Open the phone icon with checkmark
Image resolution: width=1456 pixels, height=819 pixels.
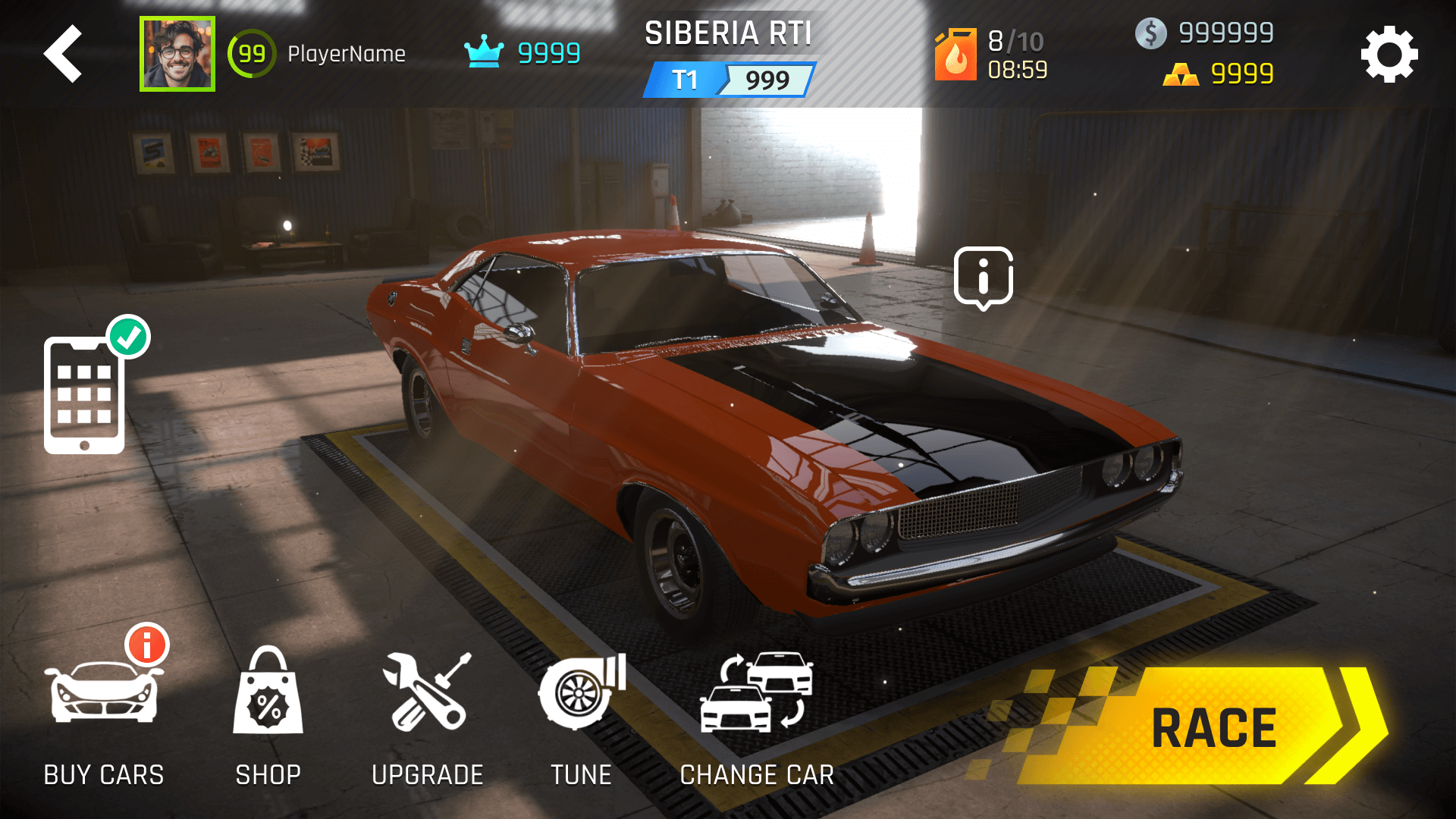85,394
